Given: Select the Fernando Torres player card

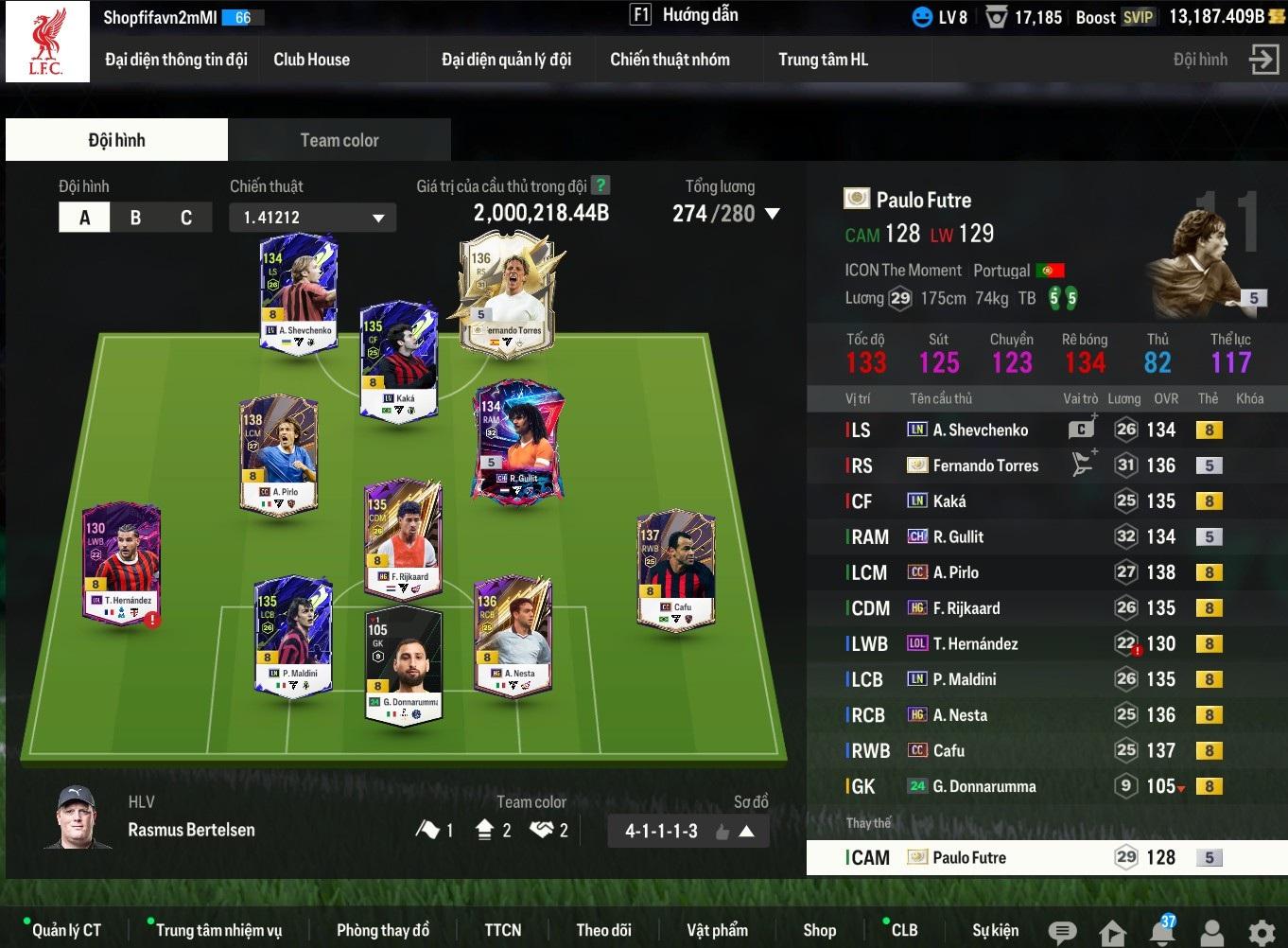Looking at the screenshot, I should click(x=506, y=294).
